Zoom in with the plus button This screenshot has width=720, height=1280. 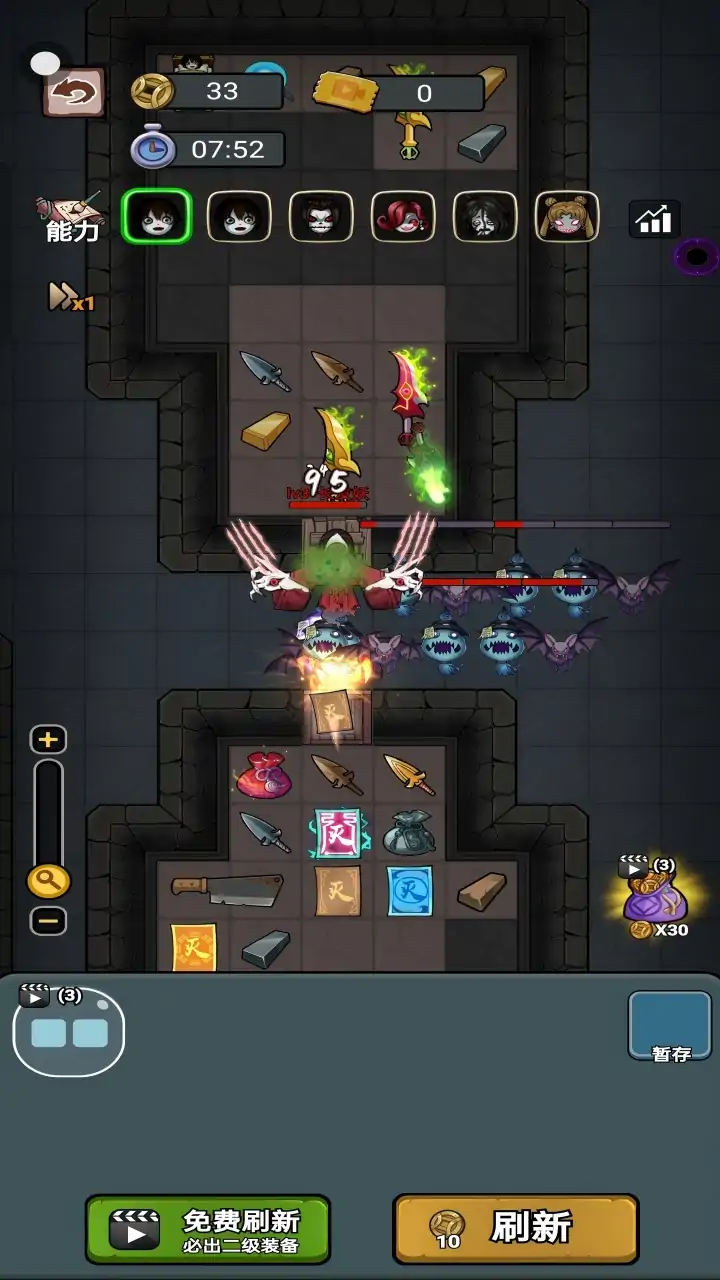tap(48, 740)
